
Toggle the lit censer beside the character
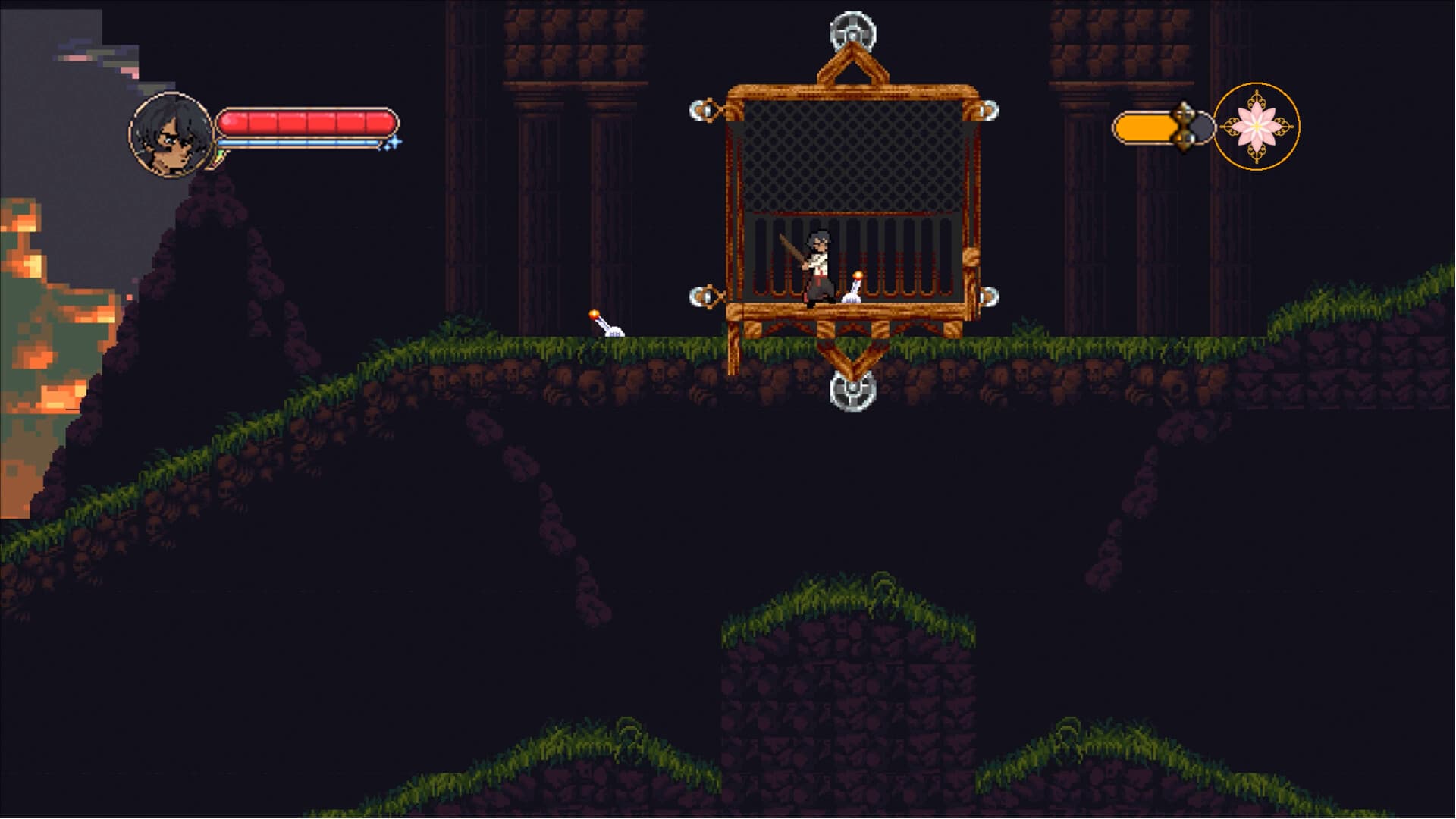[855, 288]
